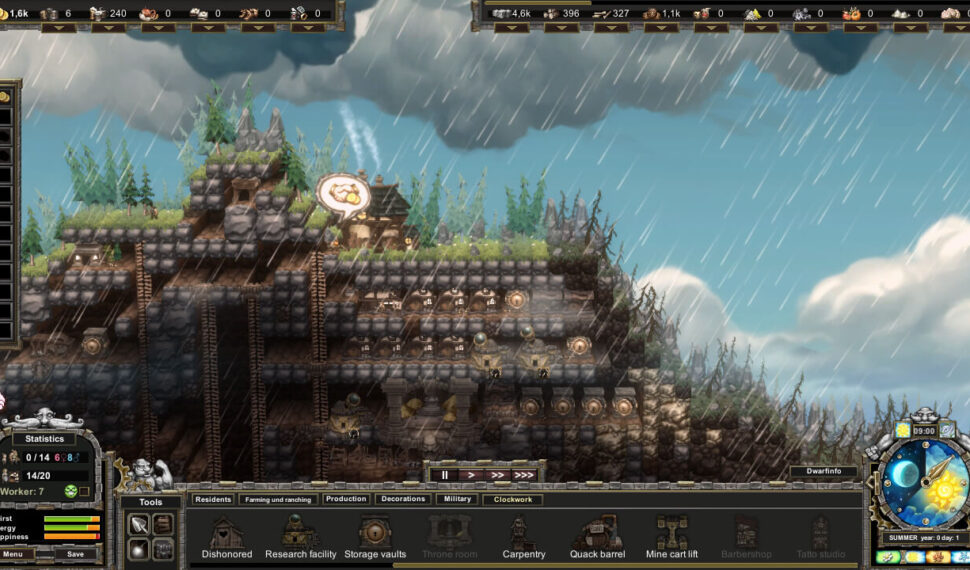Viewport: 970px width, 570px height.
Task: Show the Decorations category
Action: [x=403, y=499]
